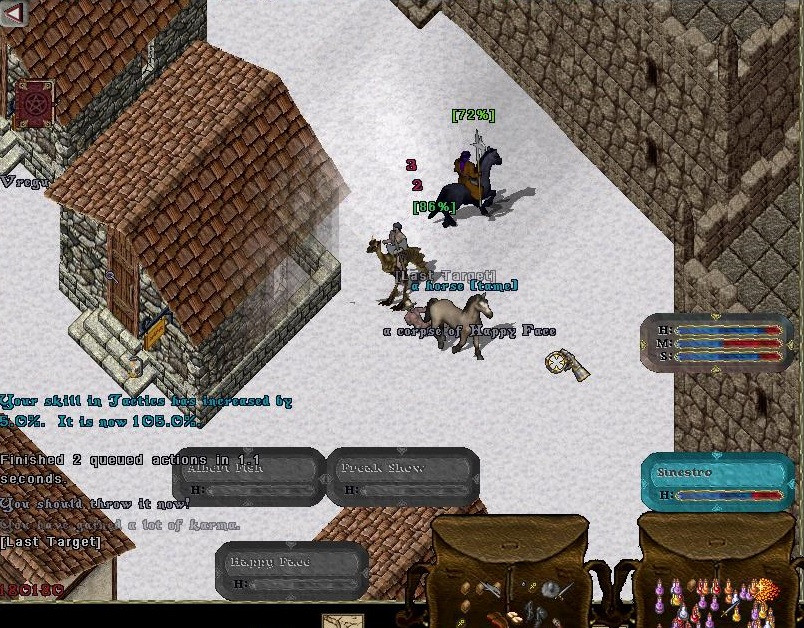This screenshot has width=804, height=628.
Task: Click the H/M/S player status gump
Action: coord(718,342)
